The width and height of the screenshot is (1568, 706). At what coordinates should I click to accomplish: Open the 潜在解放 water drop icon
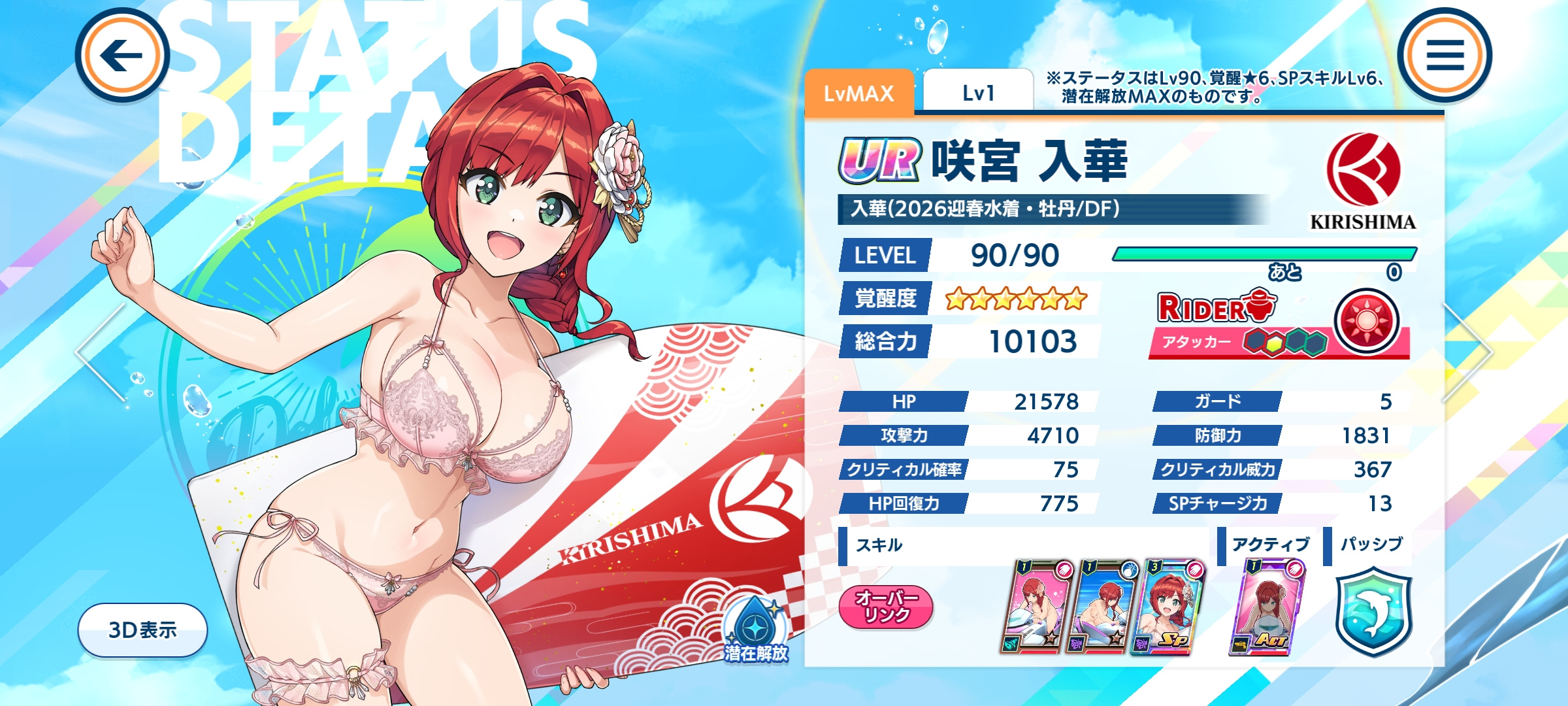point(755,629)
